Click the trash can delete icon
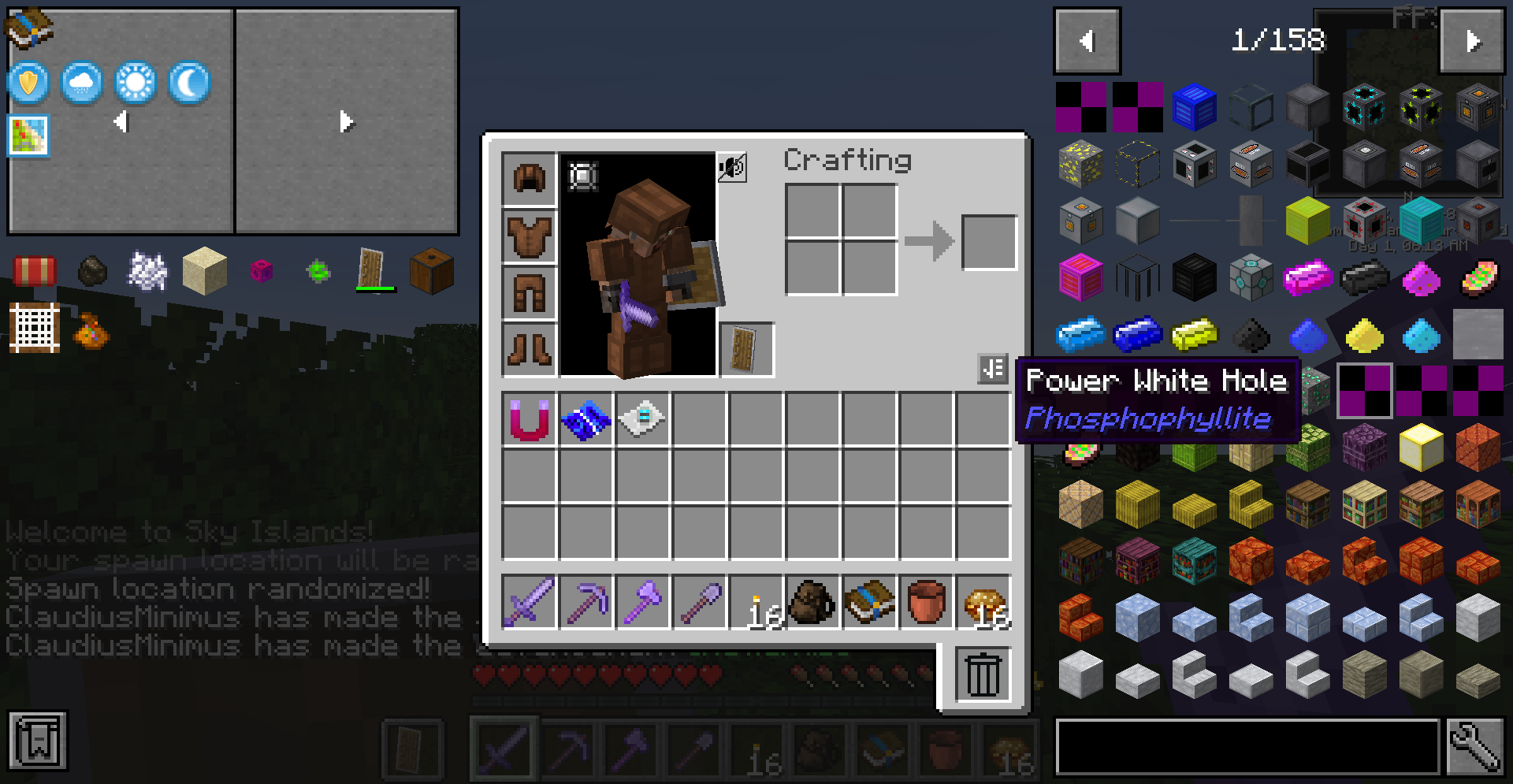 [982, 674]
